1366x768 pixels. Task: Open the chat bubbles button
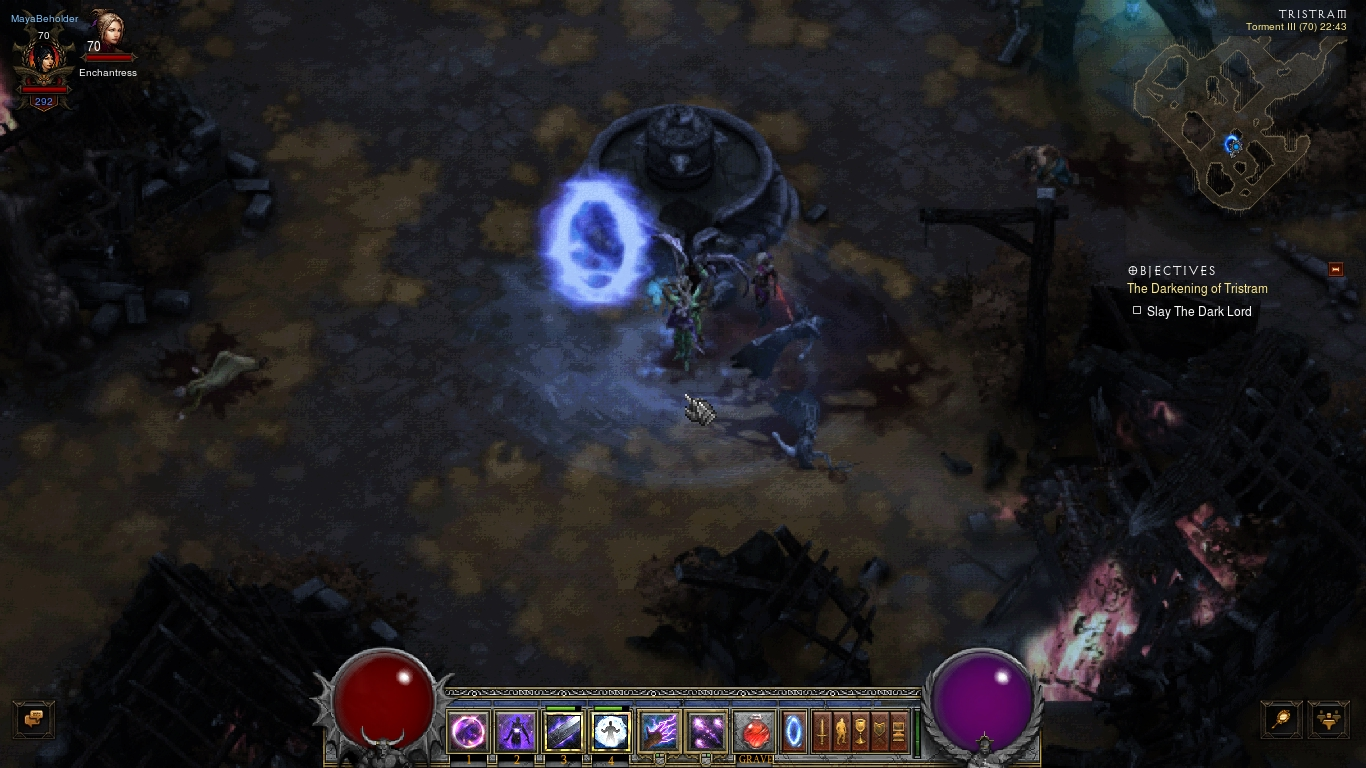click(x=33, y=718)
